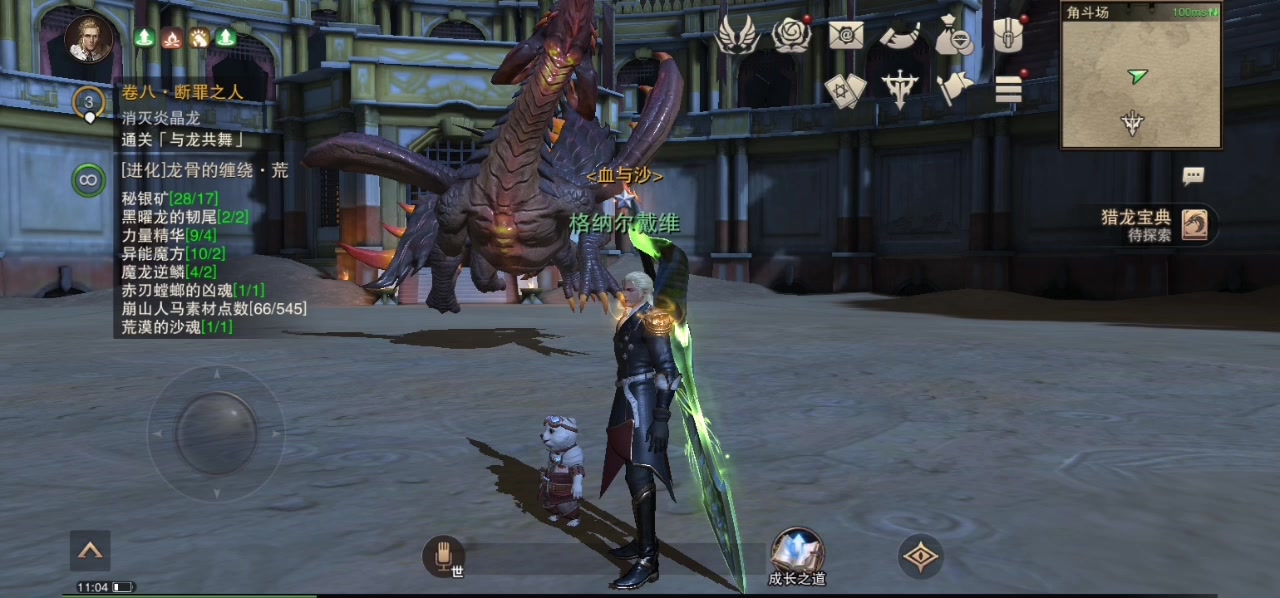This screenshot has width=1280, height=598.
Task: Open the chat speech bubble icon
Action: click(x=1193, y=176)
